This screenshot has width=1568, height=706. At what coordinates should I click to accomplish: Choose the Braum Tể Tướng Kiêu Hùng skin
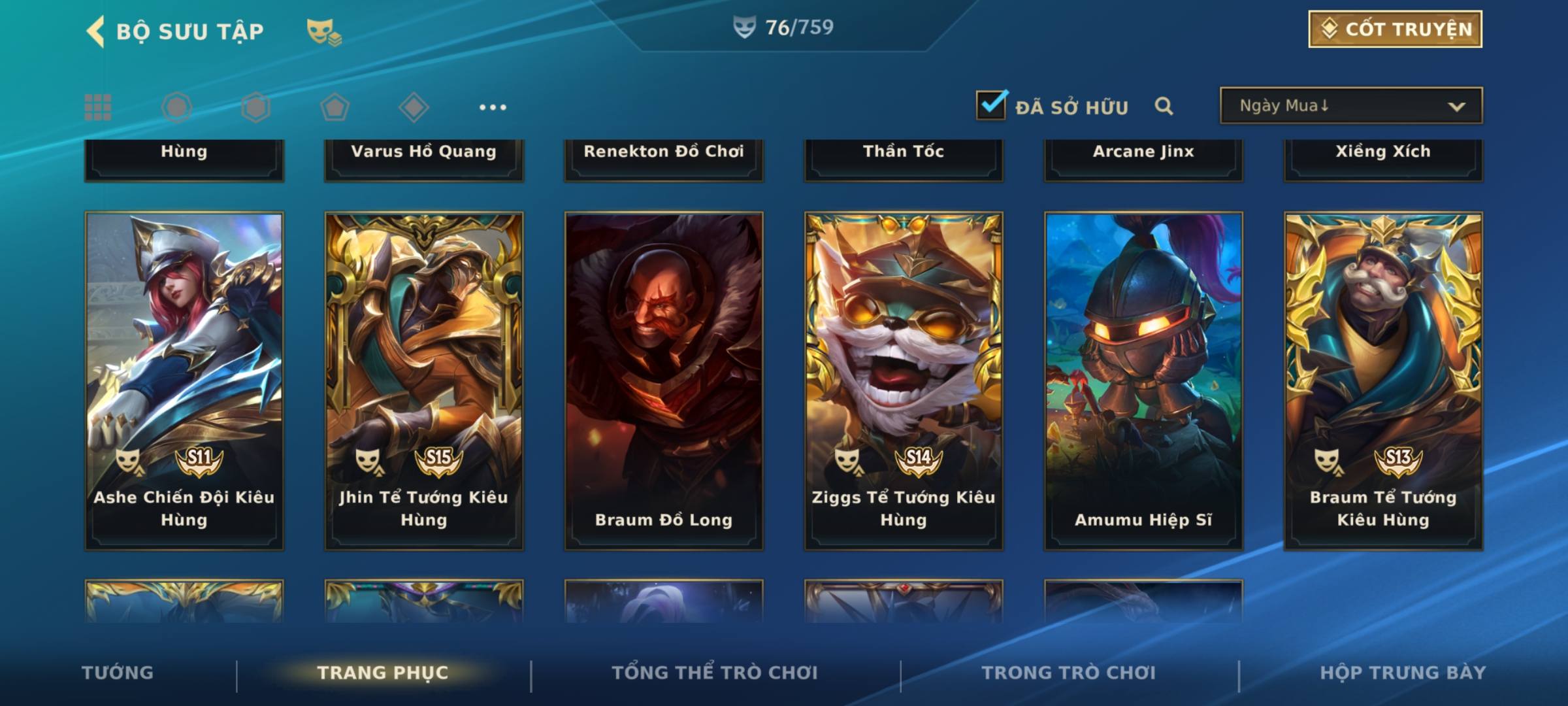pos(1383,380)
